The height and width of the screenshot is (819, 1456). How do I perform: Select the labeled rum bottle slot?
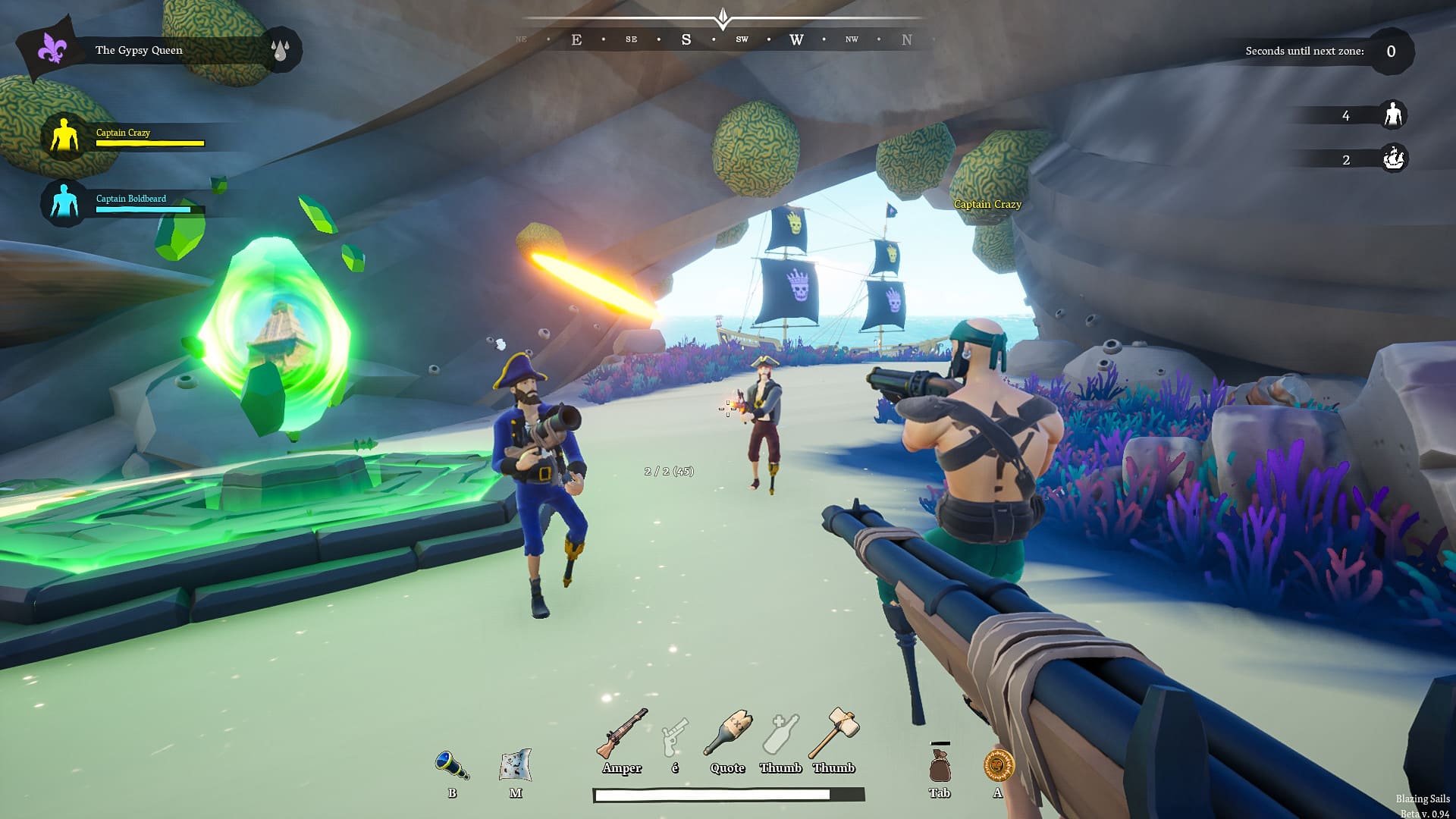(x=728, y=734)
